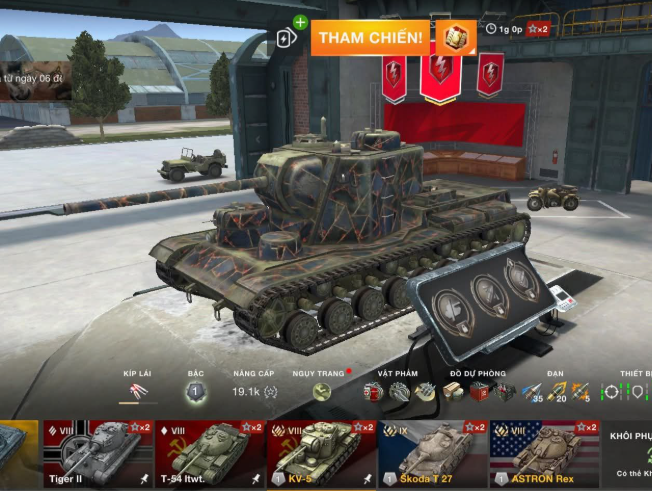Start battle with the THAM CHIẾN! button
The width and height of the screenshot is (652, 491).
371,37
